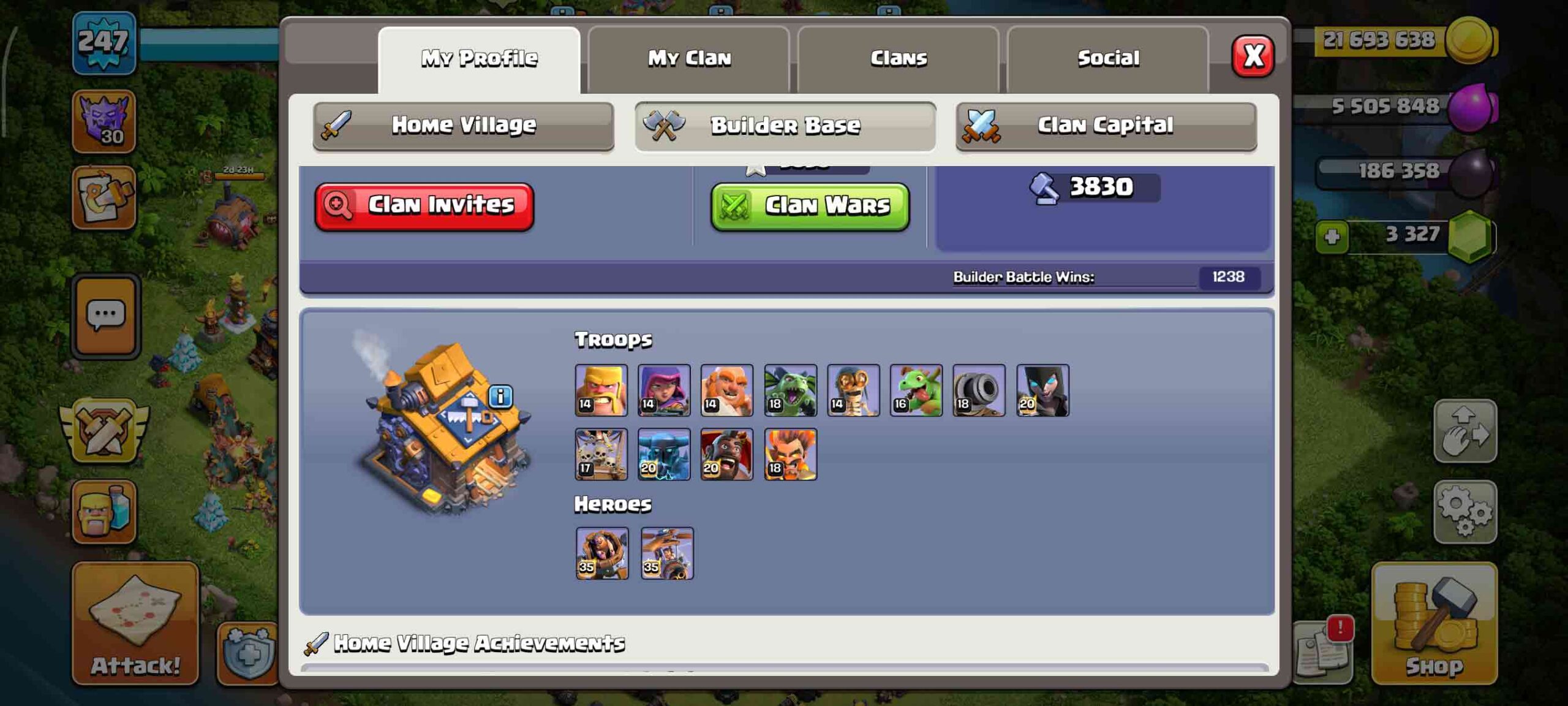The height and width of the screenshot is (706, 1568).
Task: Expand the Home Village Achievements section
Action: click(x=478, y=643)
